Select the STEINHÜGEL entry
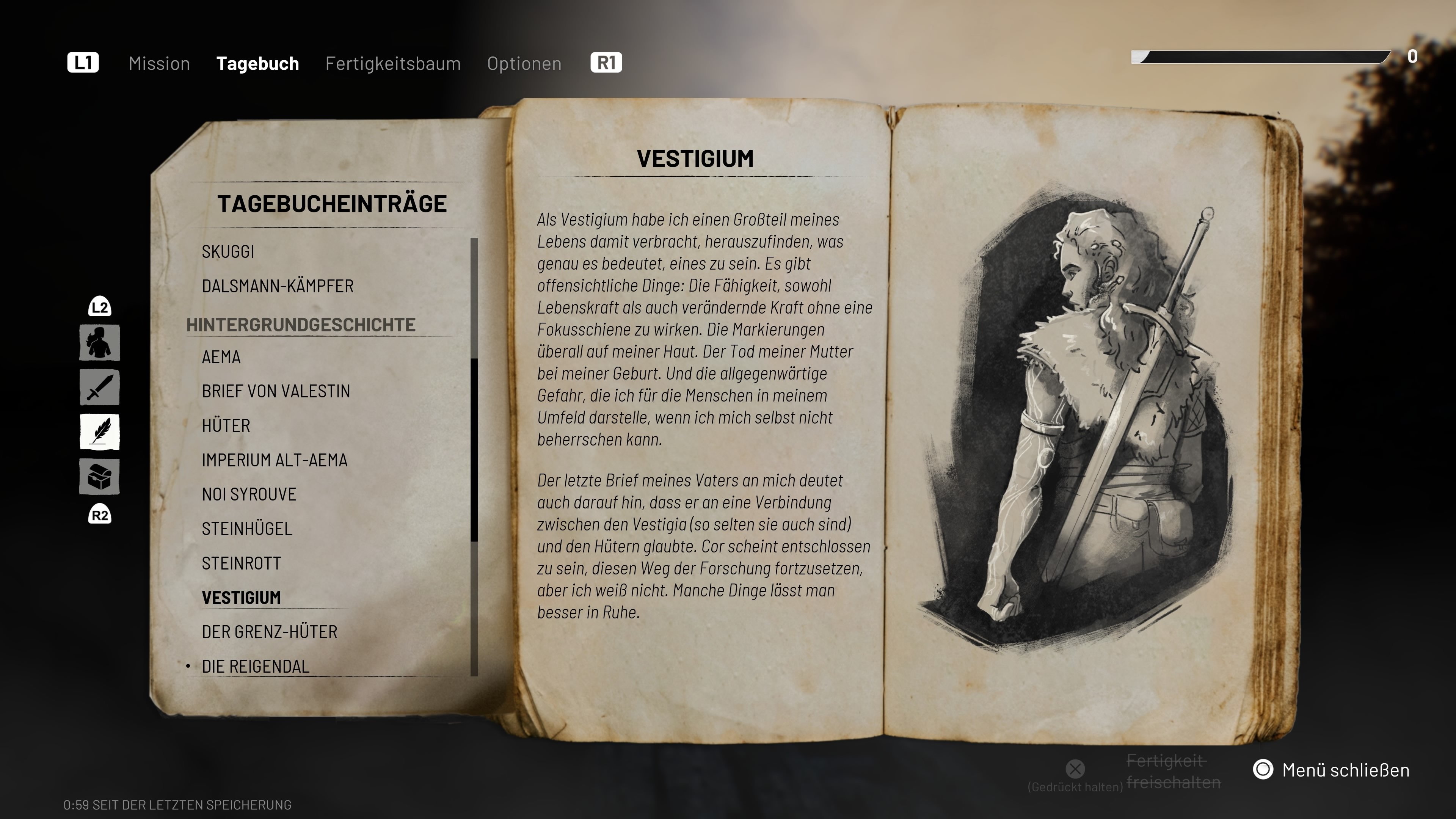This screenshot has height=819, width=1456. pyautogui.click(x=247, y=529)
